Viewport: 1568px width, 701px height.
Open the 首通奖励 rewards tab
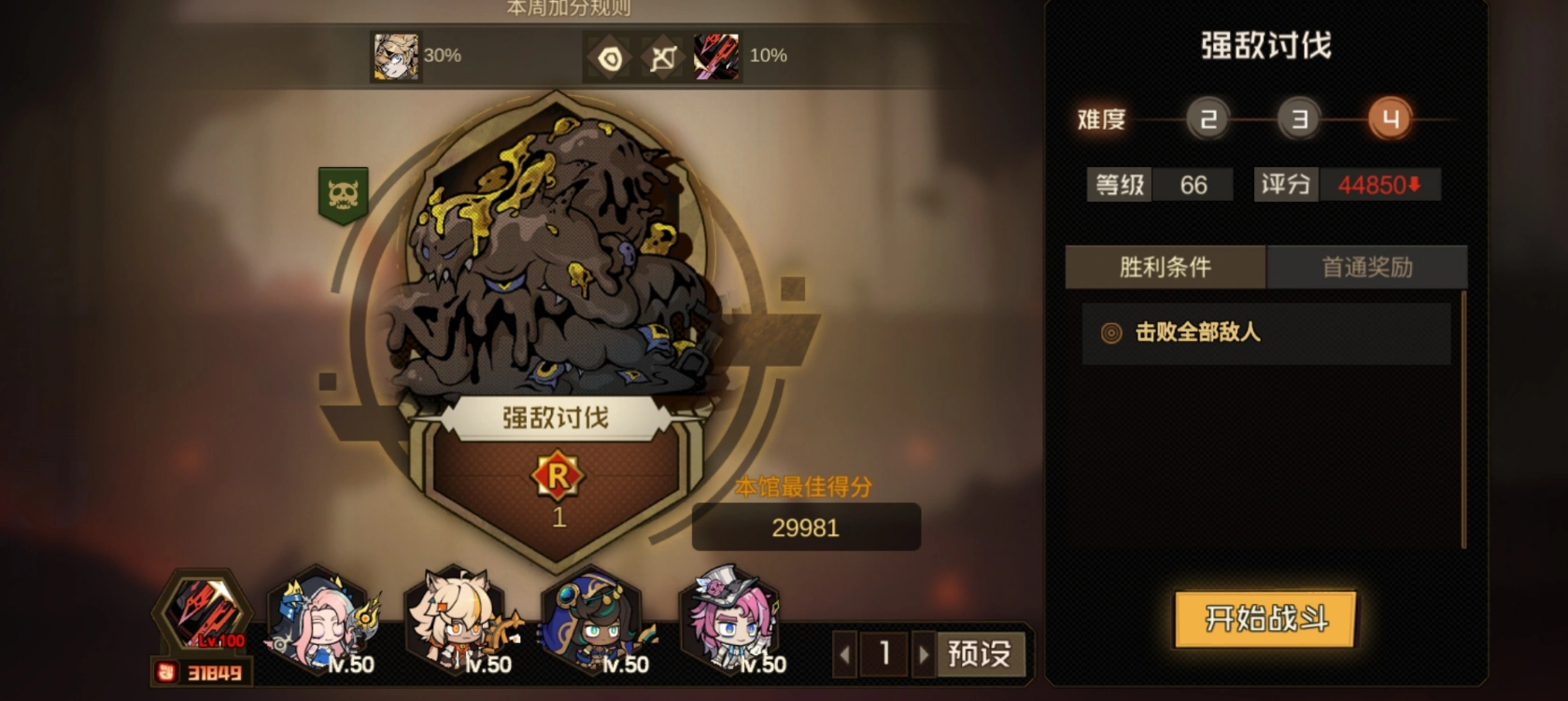pyautogui.click(x=1367, y=268)
